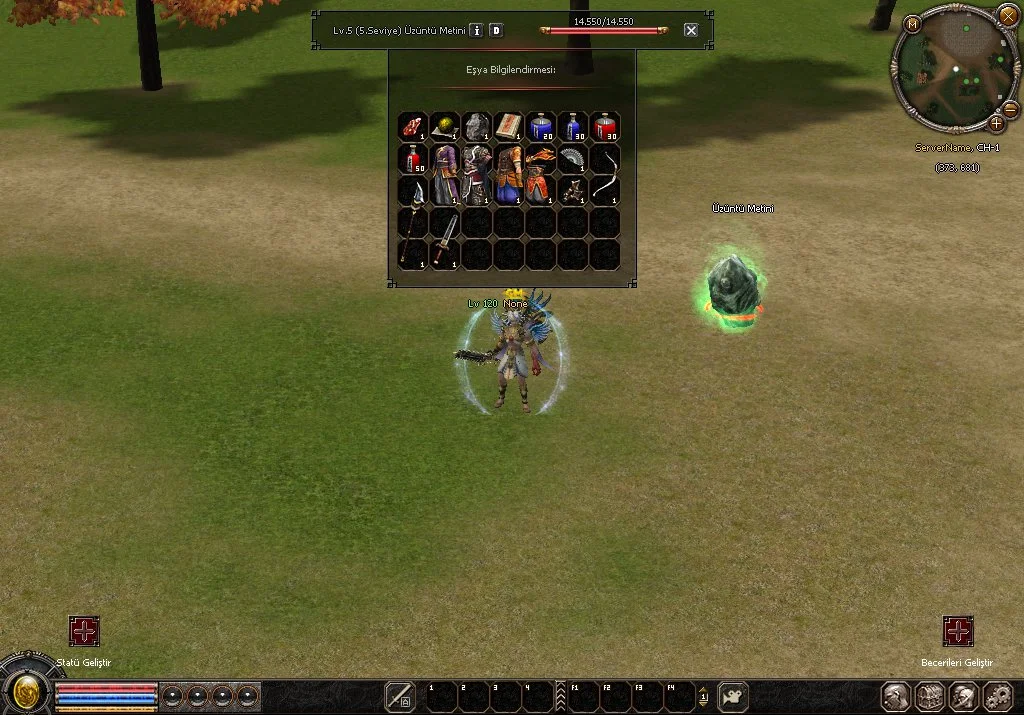Zoom out the minimap with the minus button
The height and width of the screenshot is (715, 1024).
[x=1010, y=108]
